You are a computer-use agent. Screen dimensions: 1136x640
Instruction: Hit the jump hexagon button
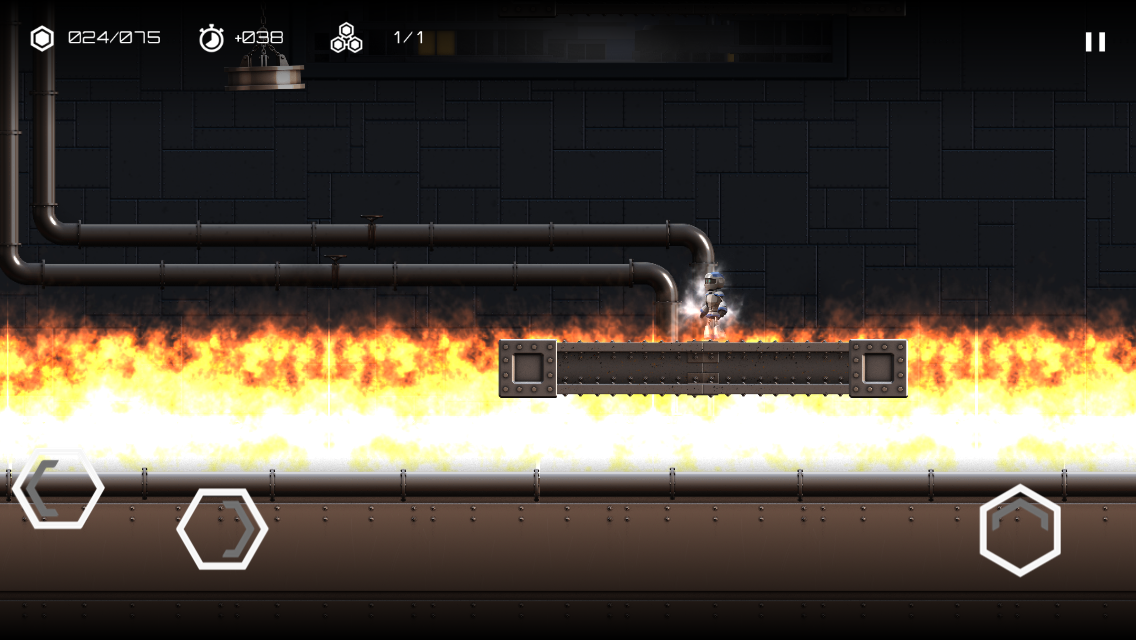tap(1020, 530)
